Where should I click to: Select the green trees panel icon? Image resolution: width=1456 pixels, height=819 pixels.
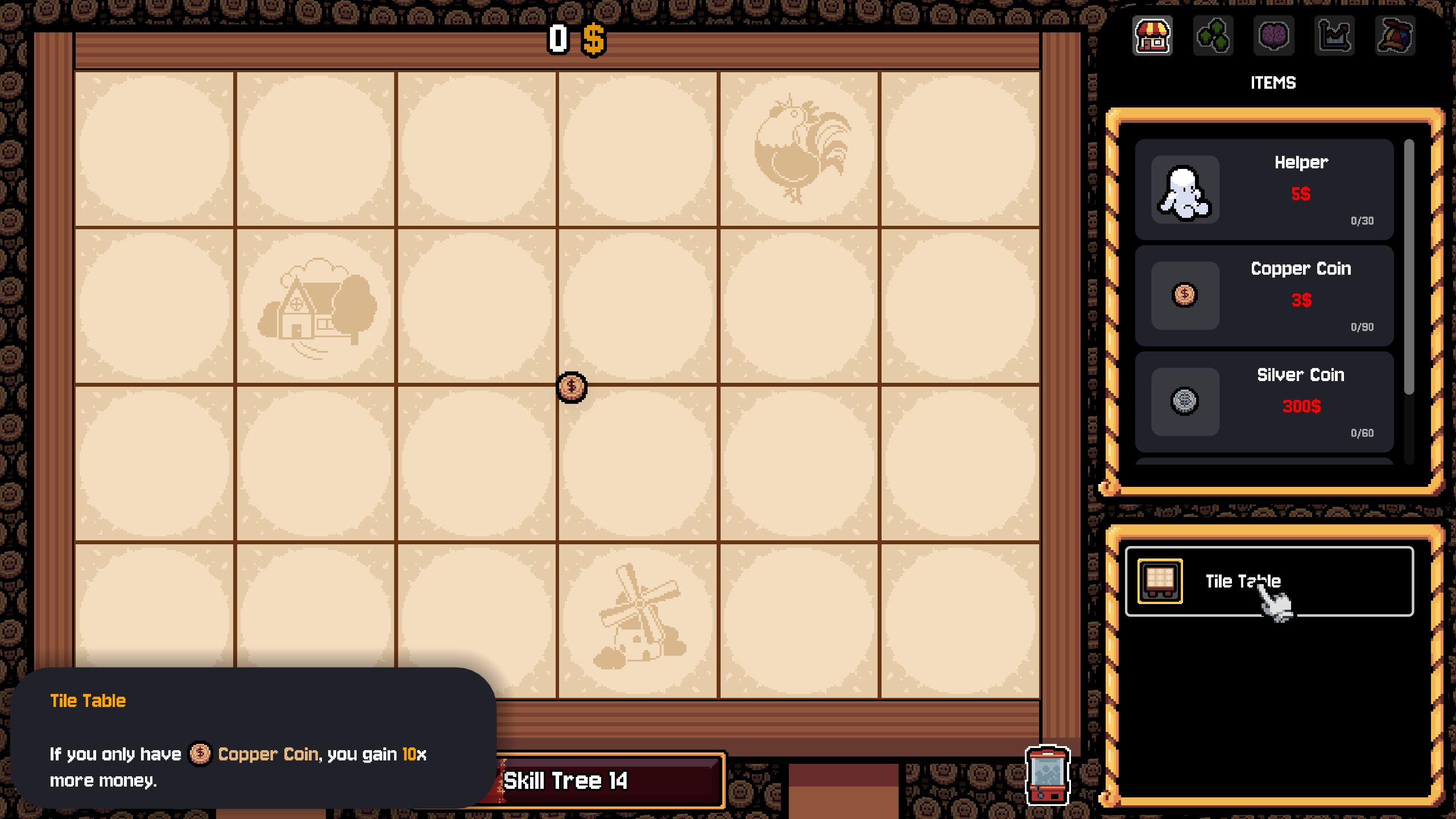coord(1214,36)
